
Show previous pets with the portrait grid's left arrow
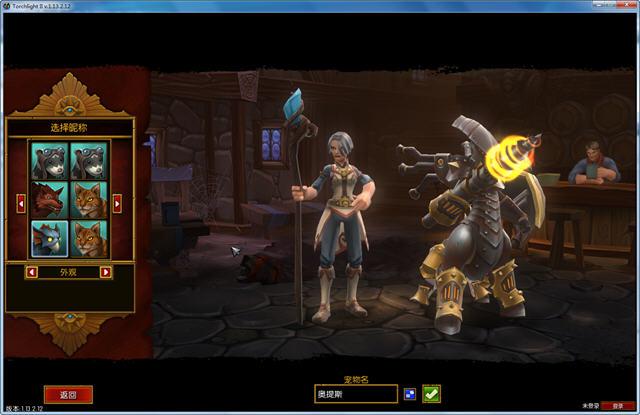(x=23, y=203)
